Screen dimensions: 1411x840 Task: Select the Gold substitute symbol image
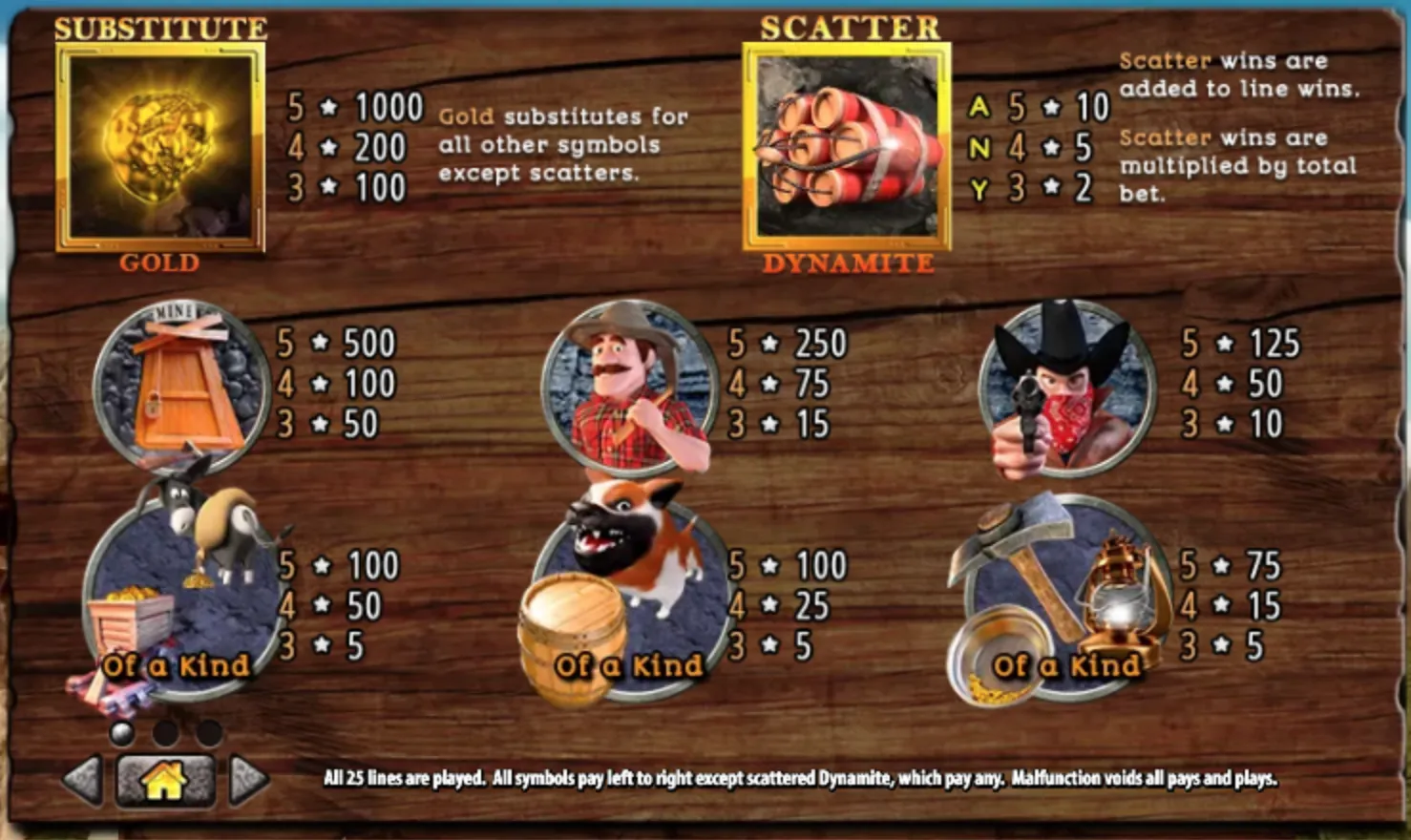pos(159,148)
